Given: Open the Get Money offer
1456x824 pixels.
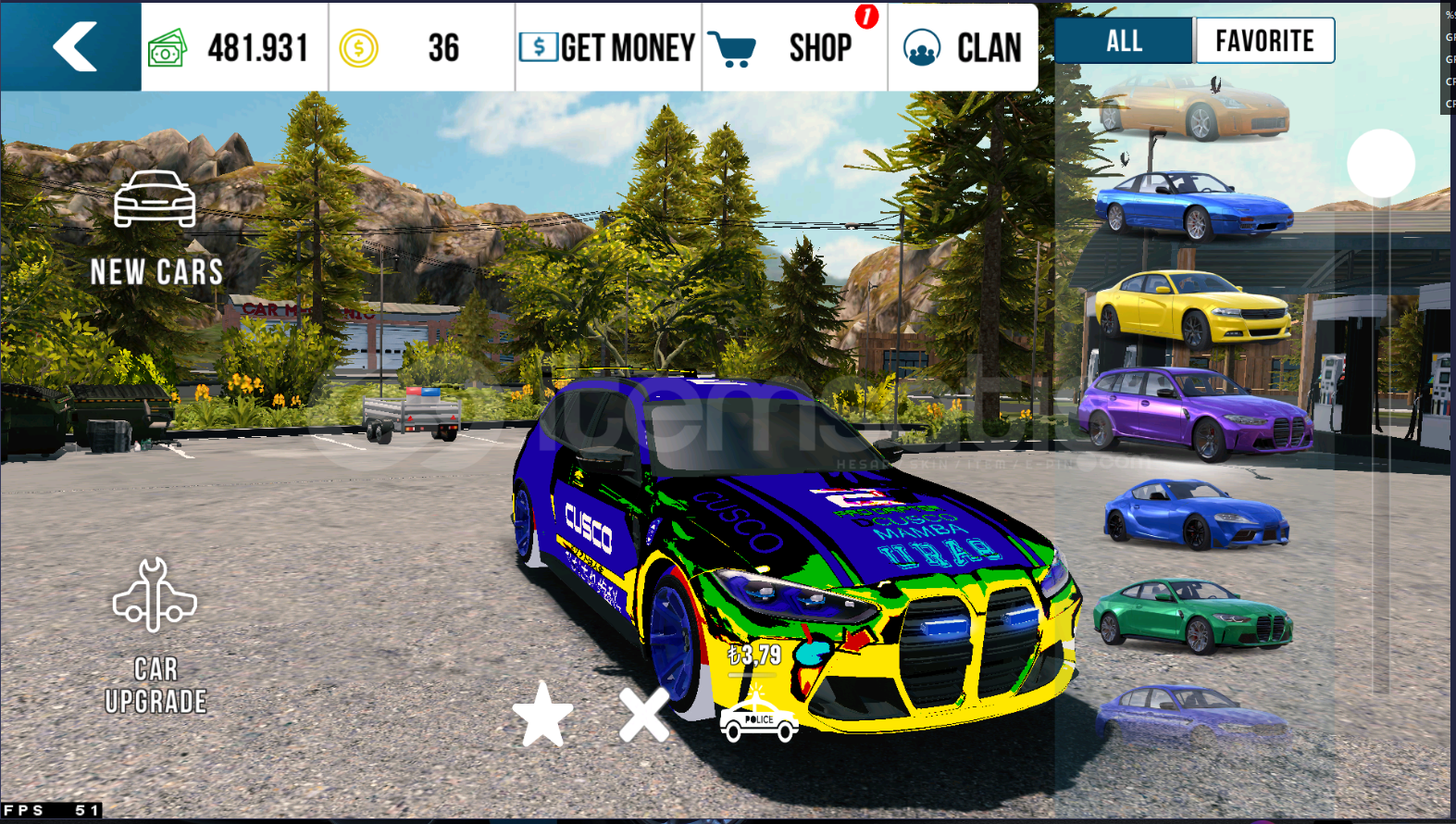Looking at the screenshot, I should tap(607, 47).
